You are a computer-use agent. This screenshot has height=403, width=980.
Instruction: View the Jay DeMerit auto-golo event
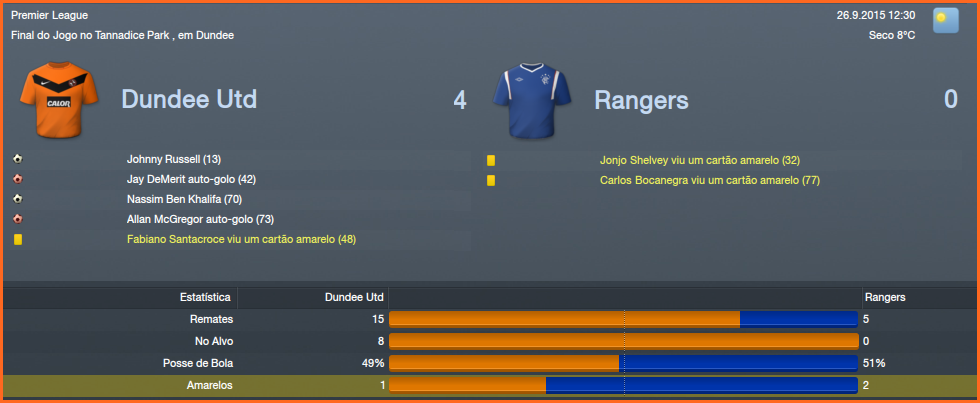[x=192, y=179]
